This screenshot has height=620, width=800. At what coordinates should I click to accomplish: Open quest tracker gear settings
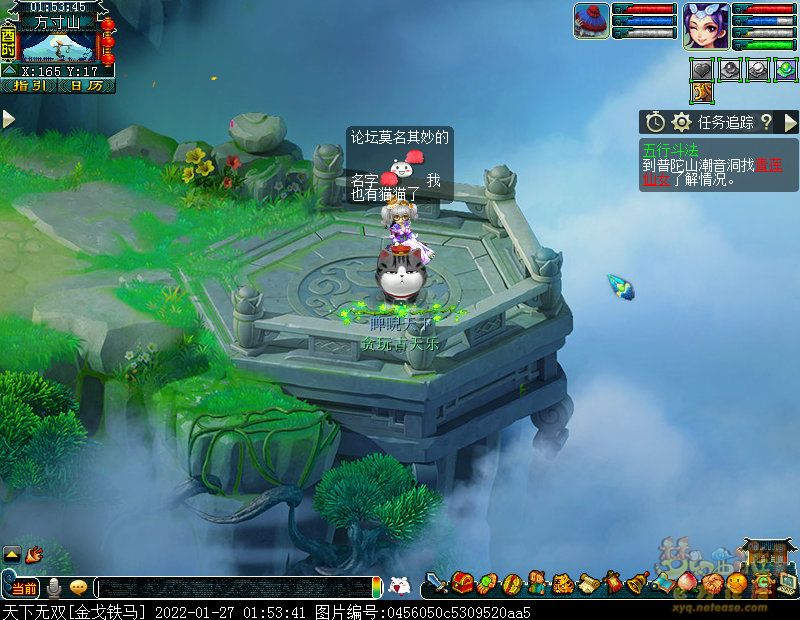tap(682, 122)
